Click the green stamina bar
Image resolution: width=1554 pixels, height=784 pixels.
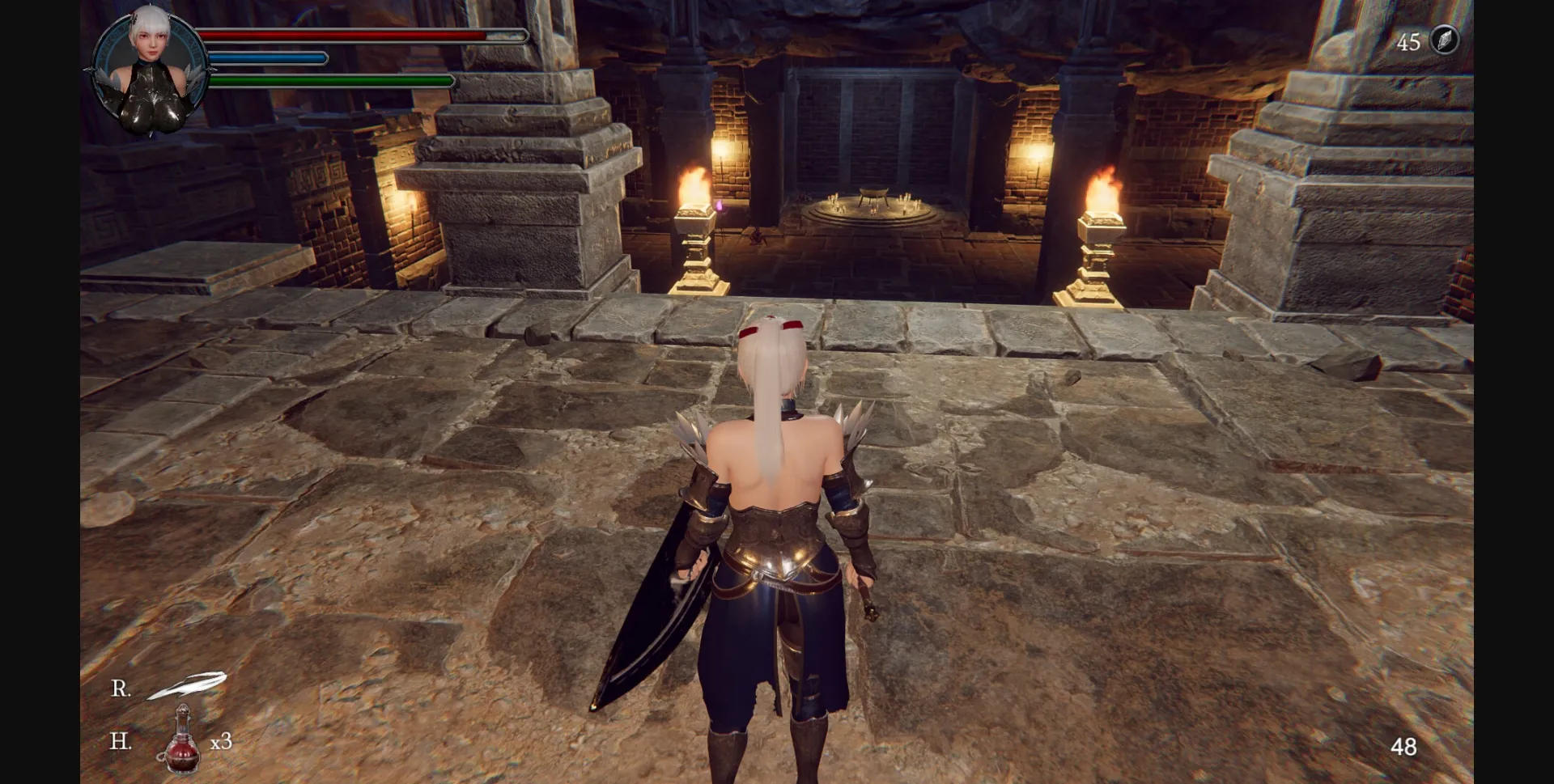pos(332,81)
